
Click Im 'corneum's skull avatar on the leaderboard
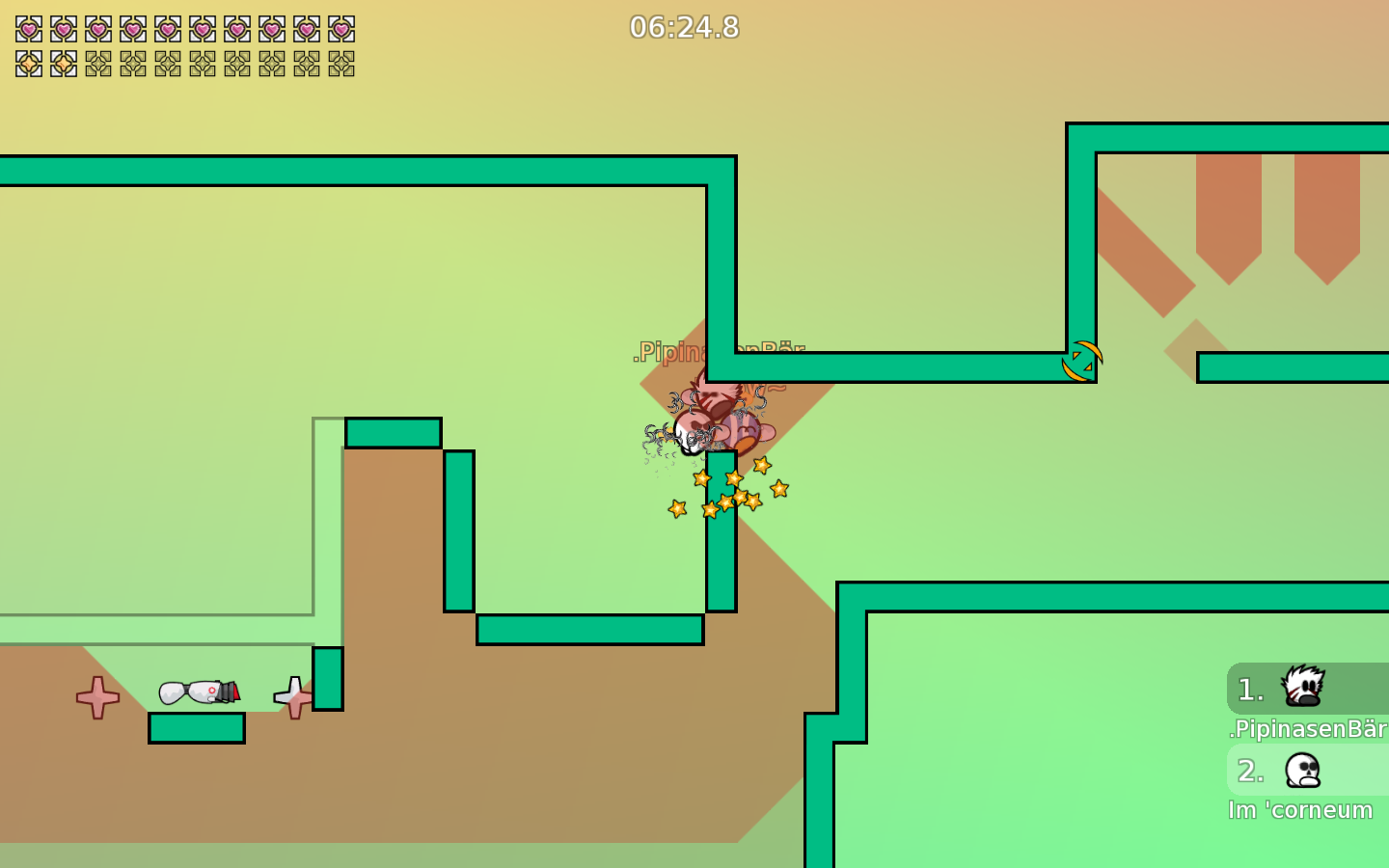click(x=1300, y=771)
